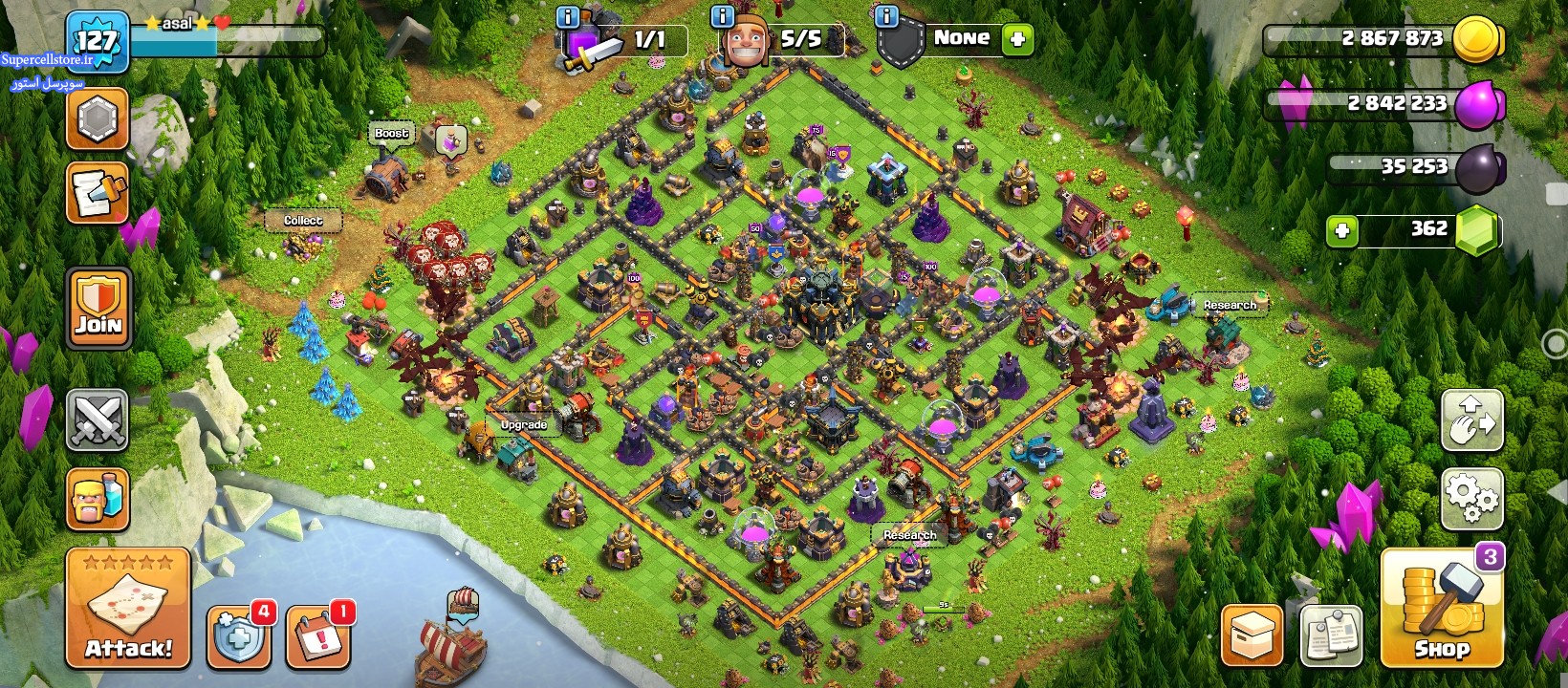Image resolution: width=1568 pixels, height=688 pixels.
Task: Open the barbarian and potion army icon
Action: coord(98,499)
